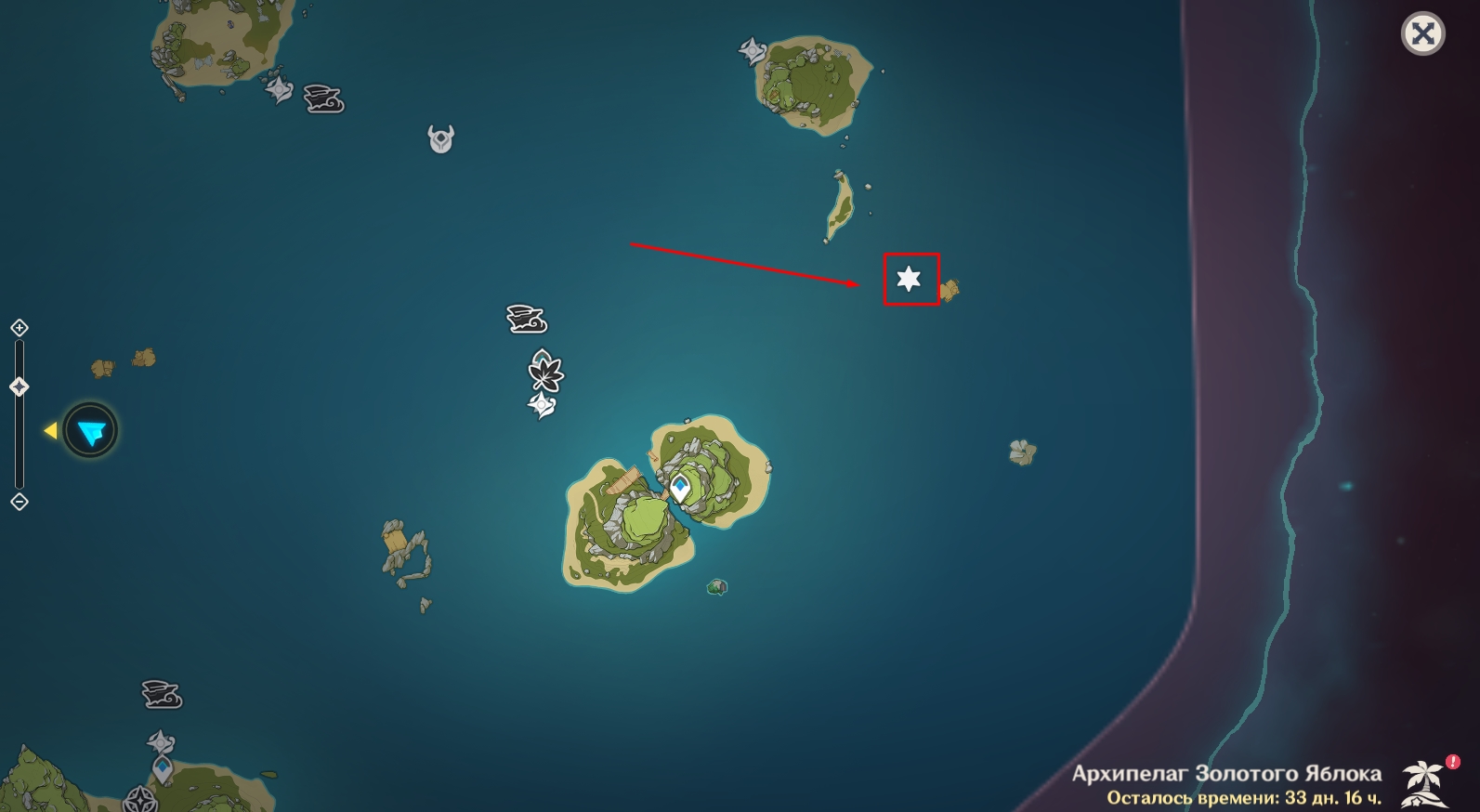Viewport: 1480px width, 812px height.
Task: Click the map zoom slider handle
Action: [20, 386]
